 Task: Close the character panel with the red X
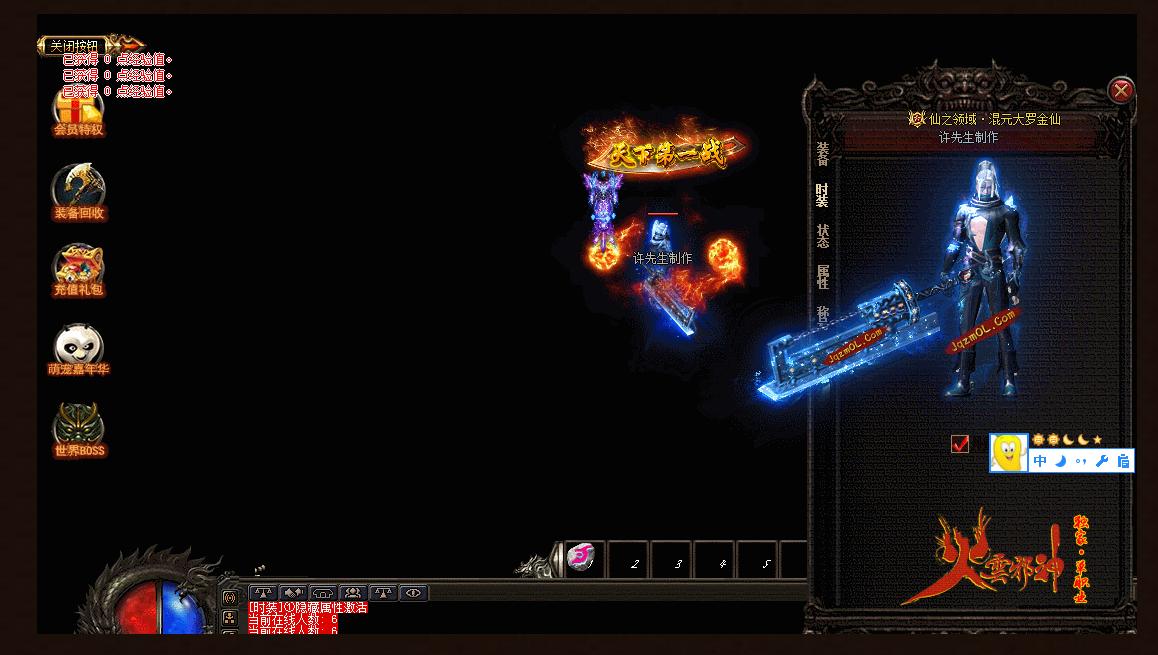(x=1121, y=91)
